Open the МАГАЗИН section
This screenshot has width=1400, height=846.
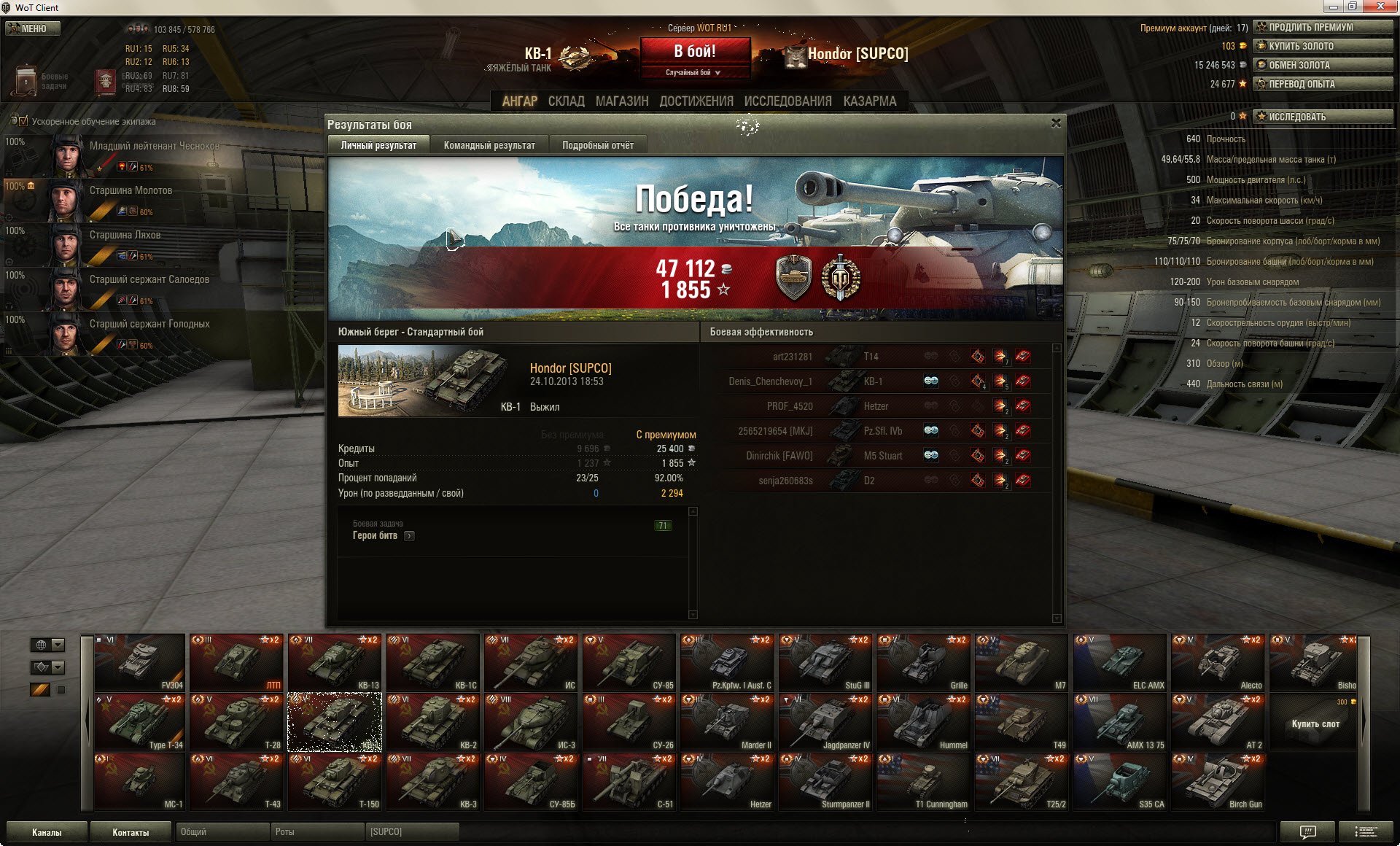click(x=621, y=101)
